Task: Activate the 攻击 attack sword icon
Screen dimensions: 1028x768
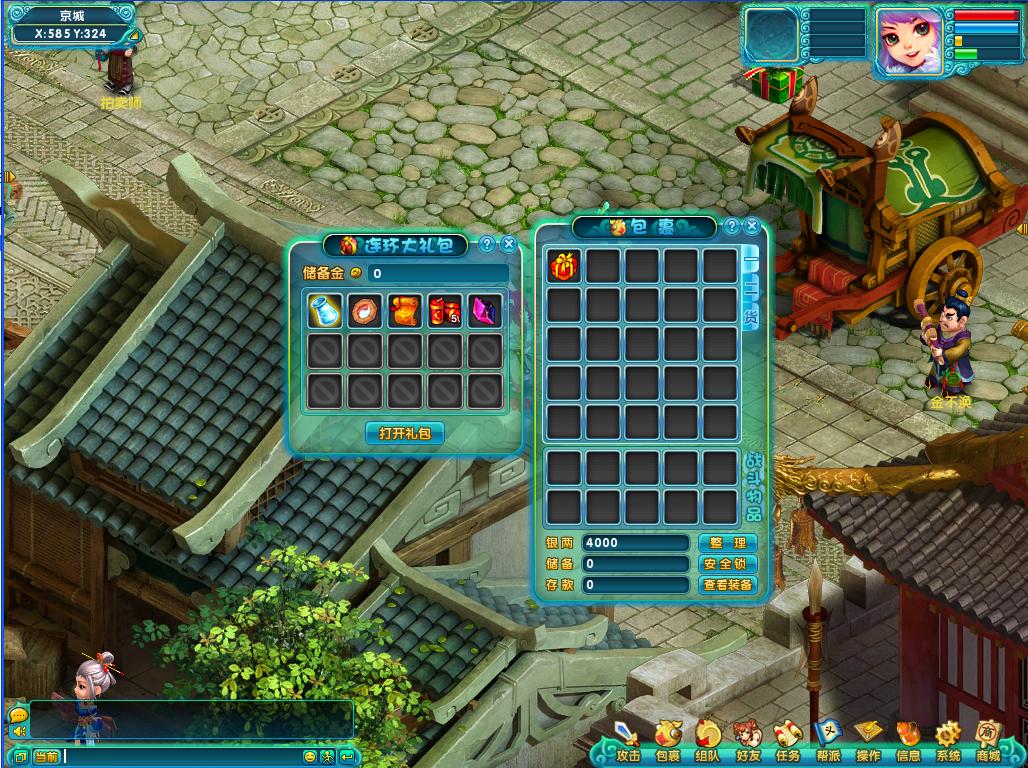Action: 628,741
